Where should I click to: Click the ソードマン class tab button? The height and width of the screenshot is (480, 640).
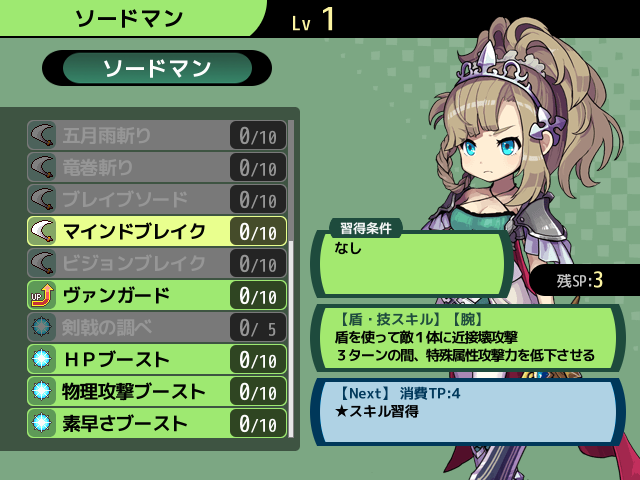pyautogui.click(x=157, y=68)
